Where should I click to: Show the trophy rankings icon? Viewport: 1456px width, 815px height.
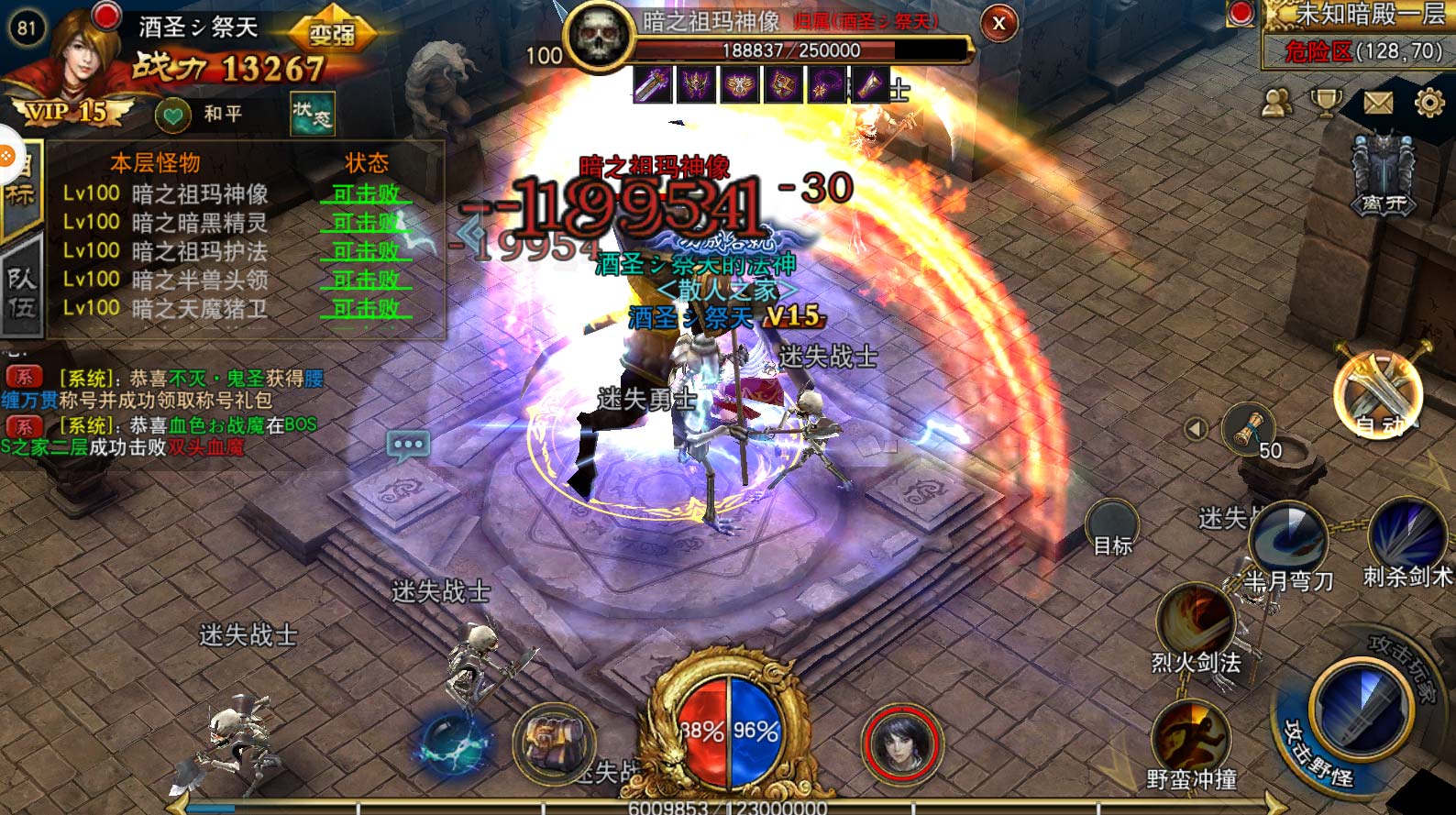point(1326,104)
